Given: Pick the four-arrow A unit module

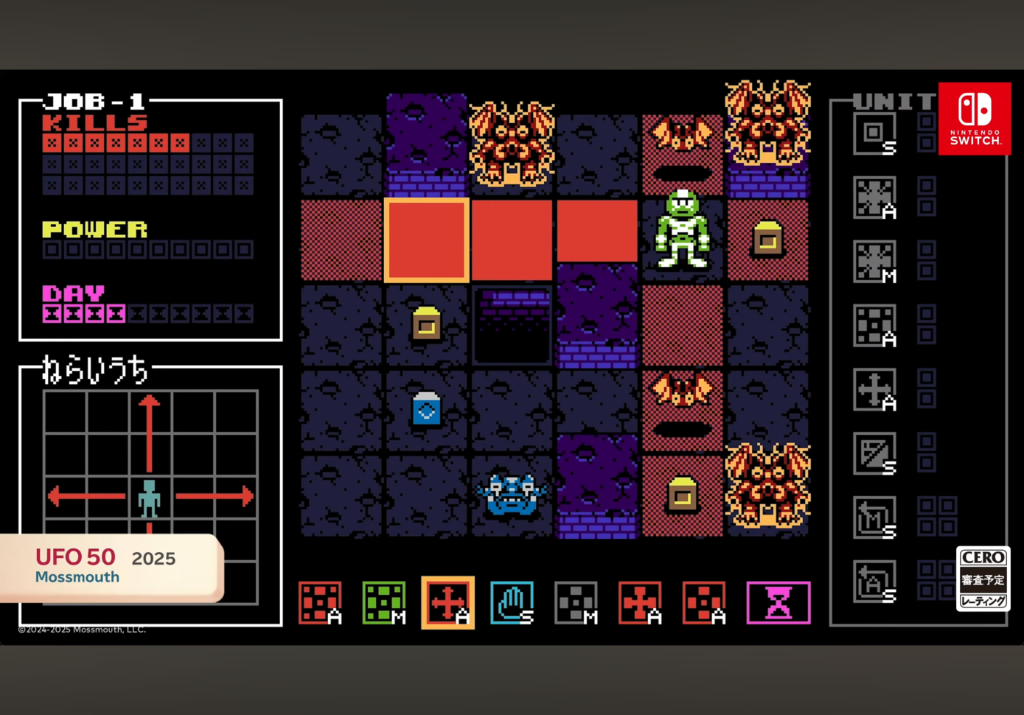Looking at the screenshot, I should [x=874, y=389].
